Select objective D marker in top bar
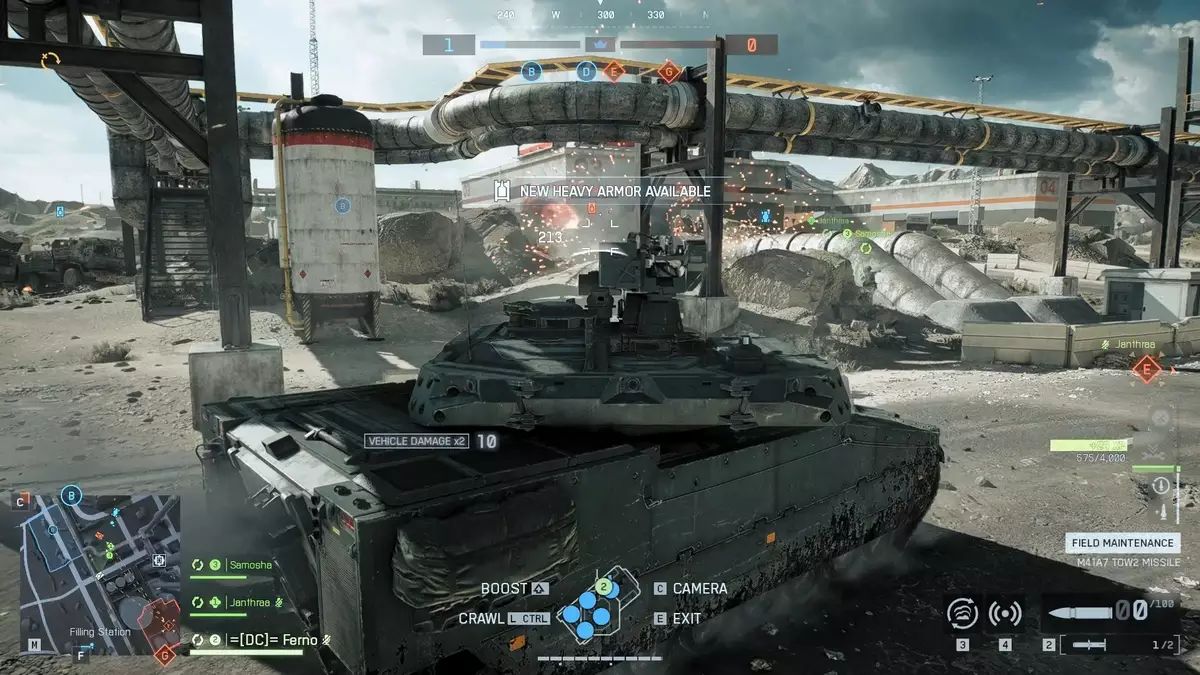The height and width of the screenshot is (675, 1200). coord(587,71)
